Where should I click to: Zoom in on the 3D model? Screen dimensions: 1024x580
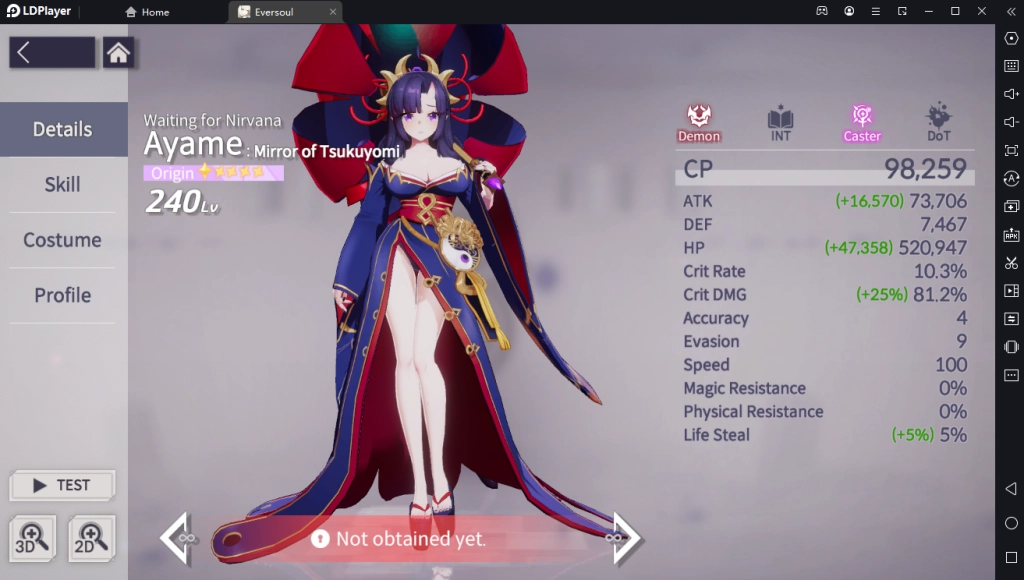click(x=32, y=538)
